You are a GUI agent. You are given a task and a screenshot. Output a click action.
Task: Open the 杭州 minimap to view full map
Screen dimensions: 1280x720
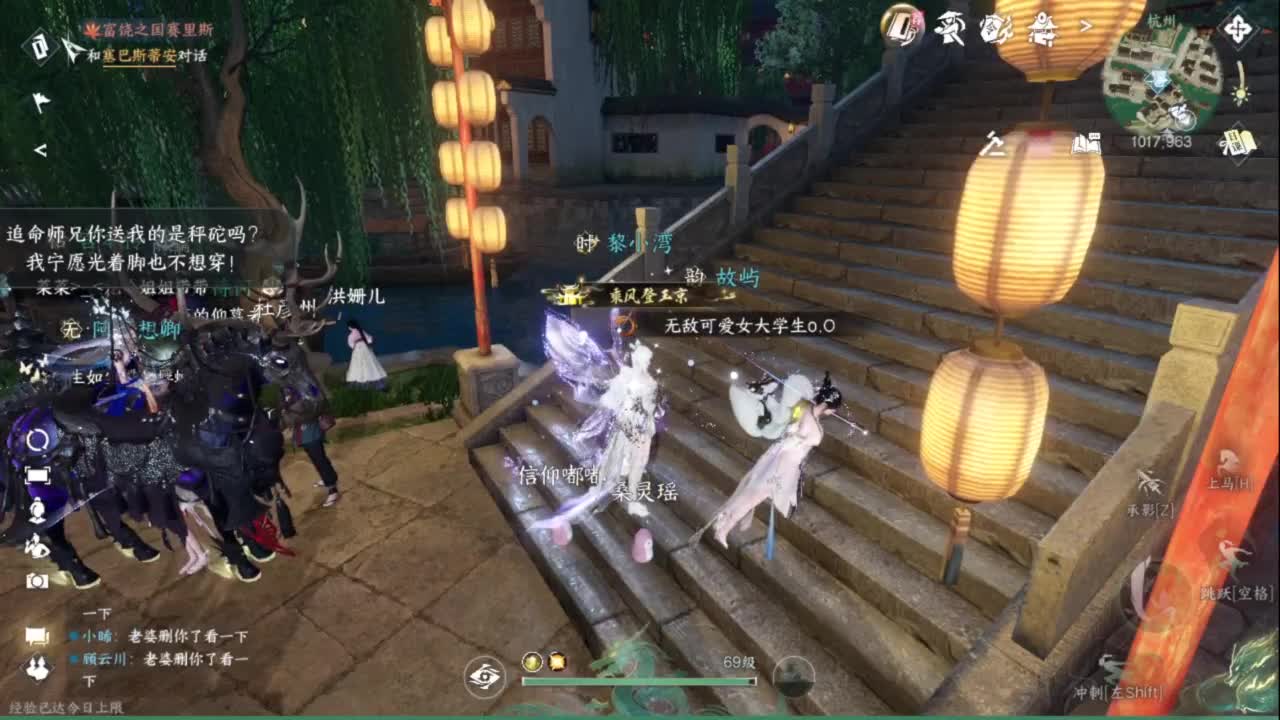click(1160, 78)
